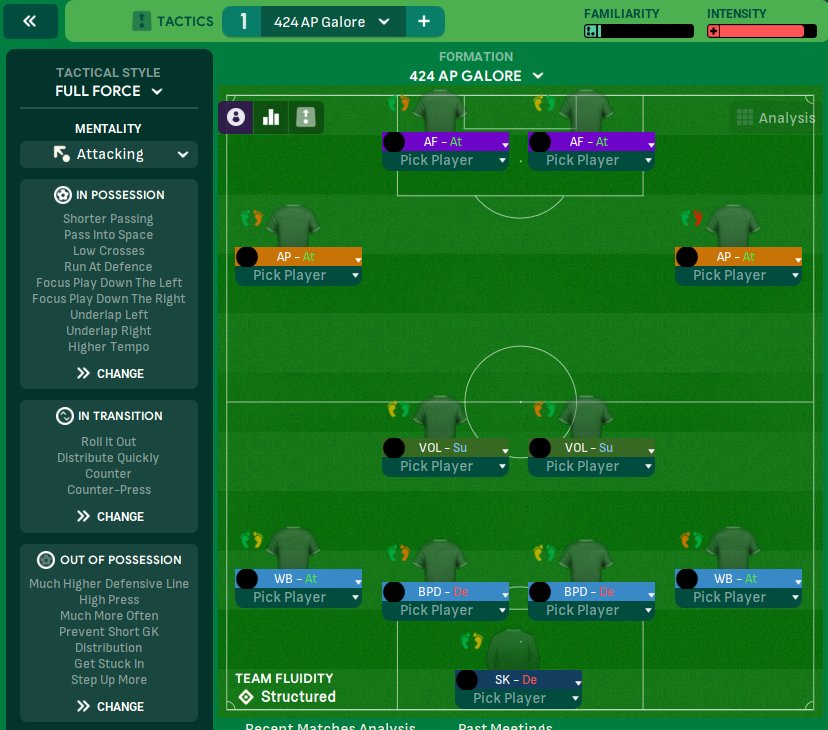
Task: Add a new tactic slot with plus button
Action: [x=424, y=22]
